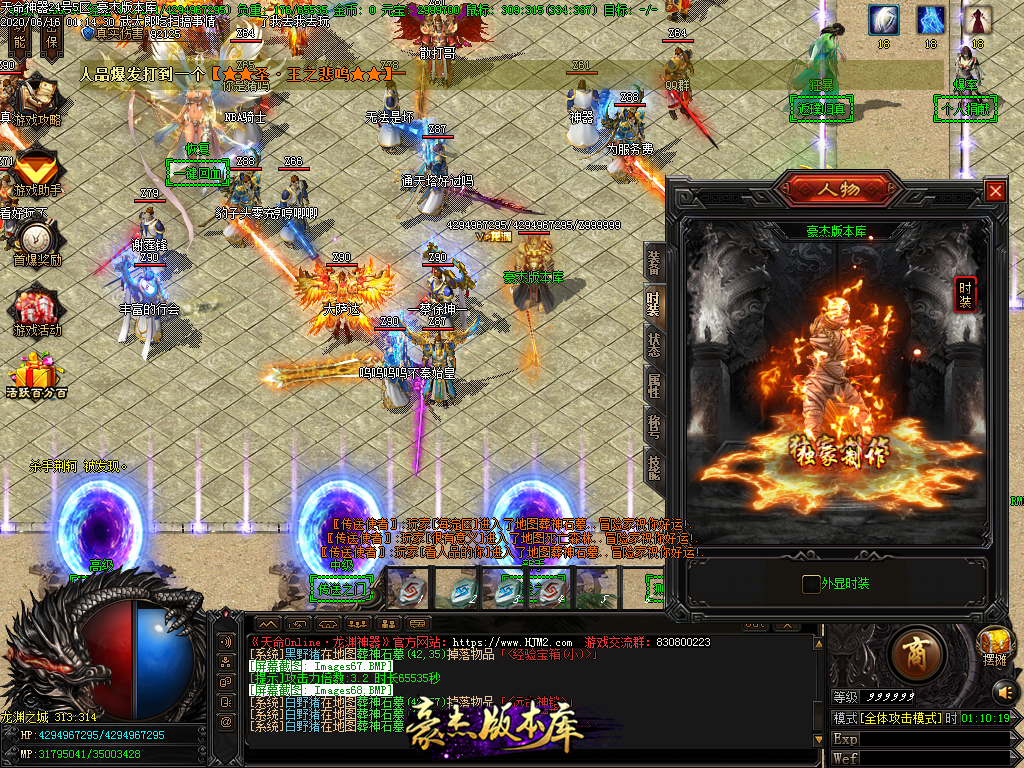
Task: Close the 人物 character panel
Action: (994, 190)
